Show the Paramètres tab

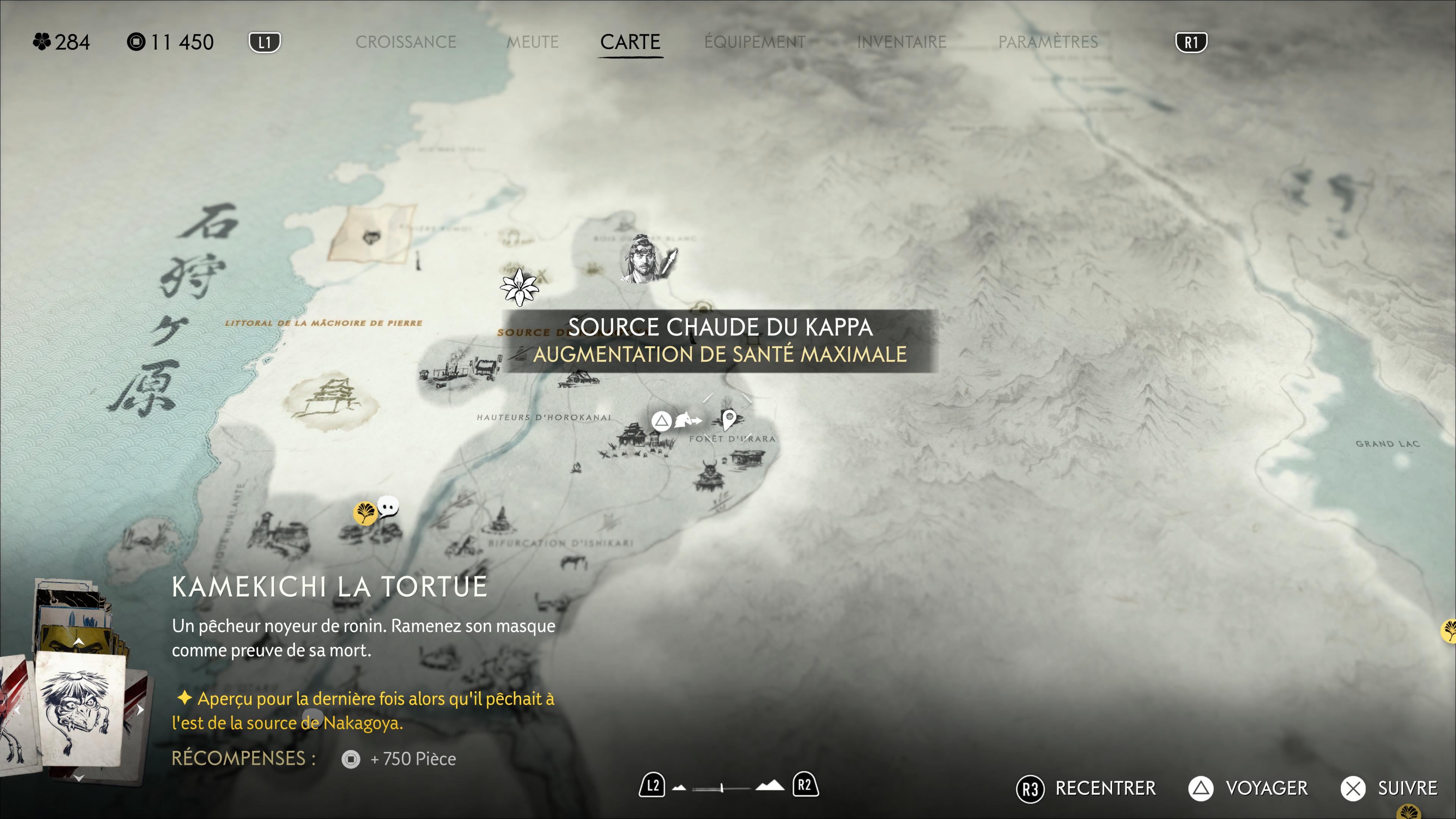(x=1047, y=42)
